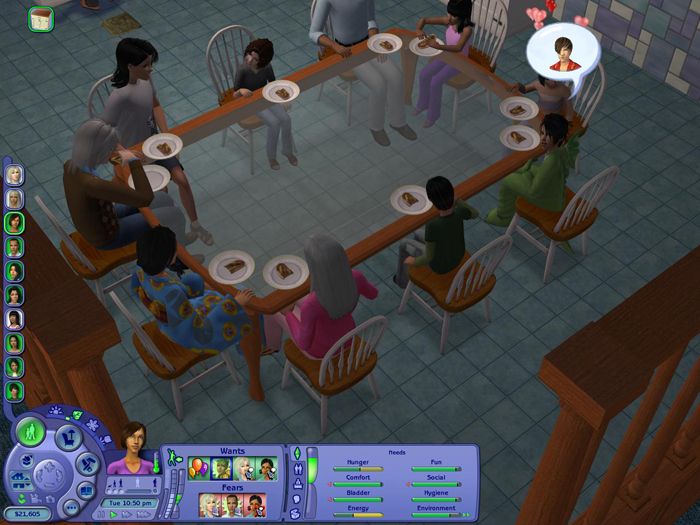Select the top blonde Sim in family list

click(15, 175)
